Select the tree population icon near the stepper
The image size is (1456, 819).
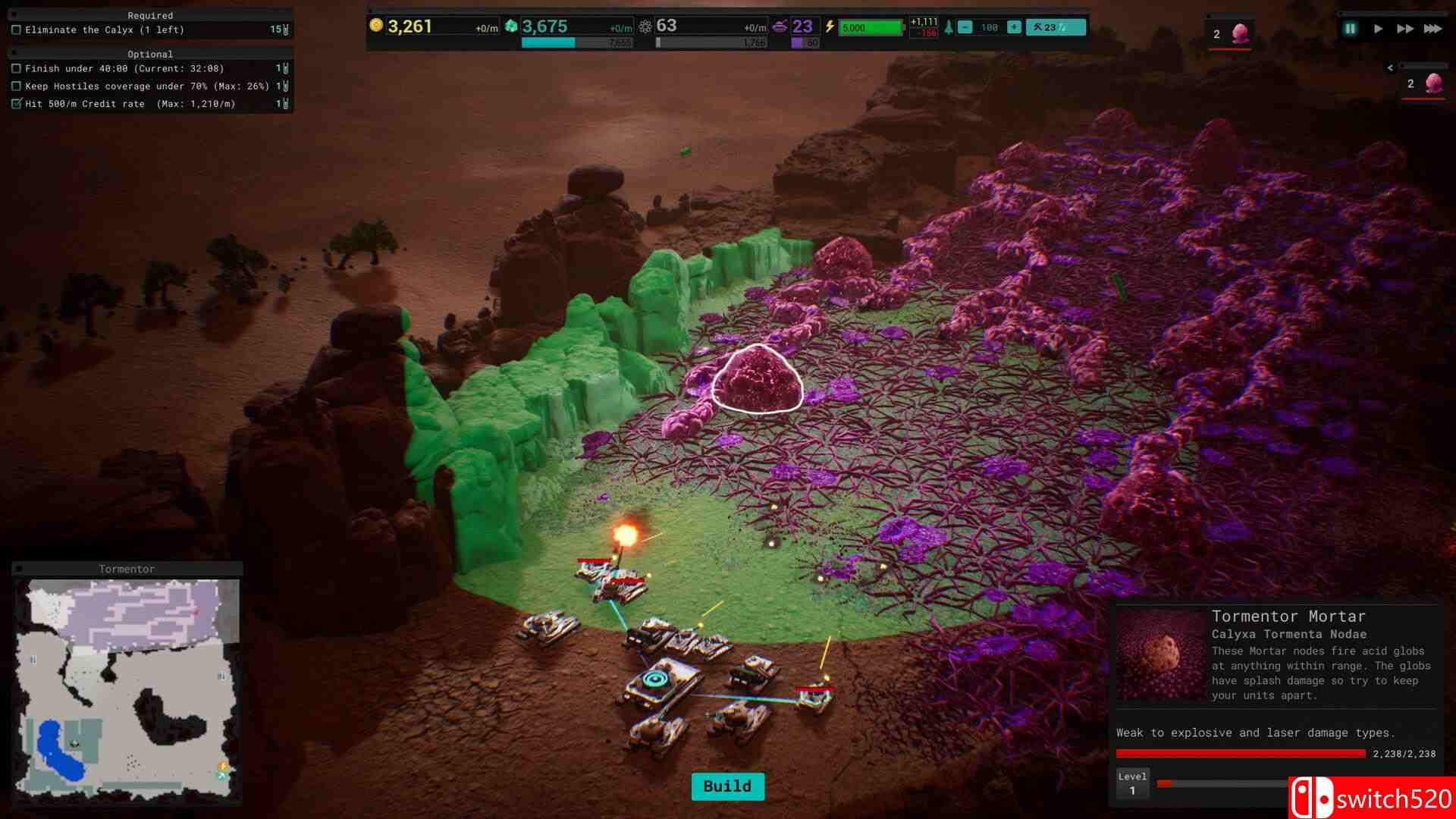pyautogui.click(x=950, y=26)
